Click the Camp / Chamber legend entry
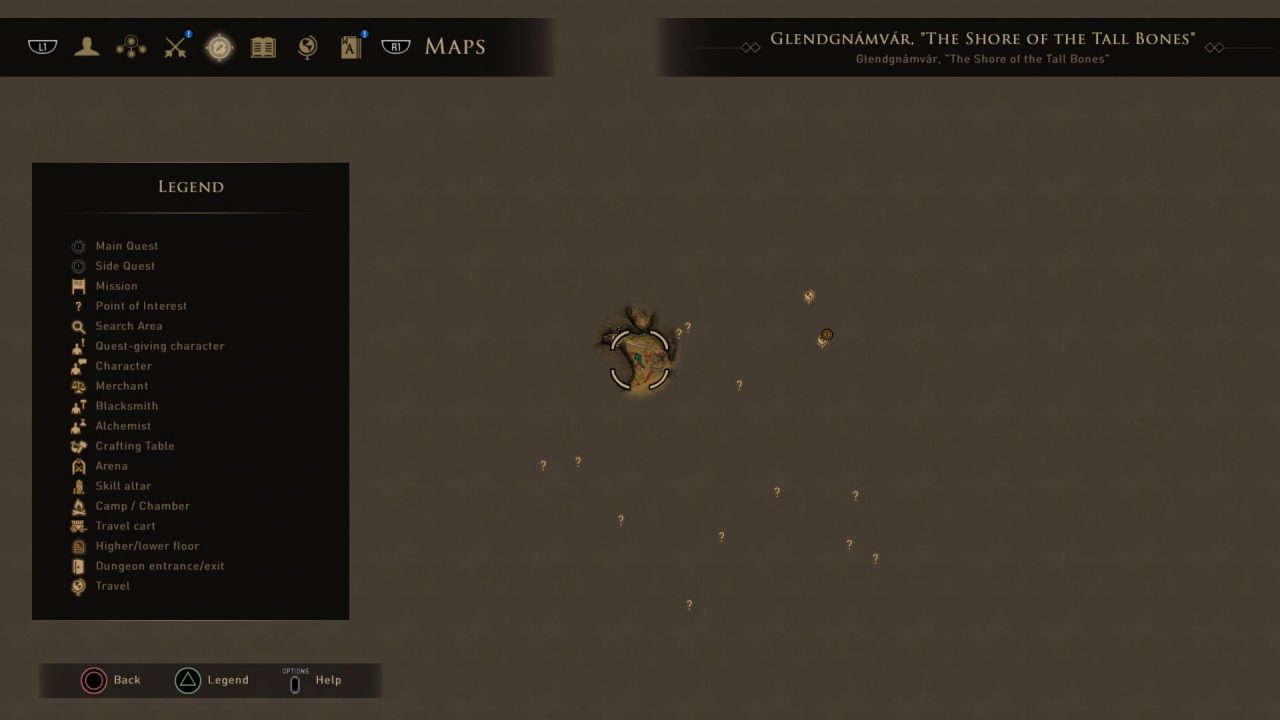1280x720 pixels. tap(142, 506)
